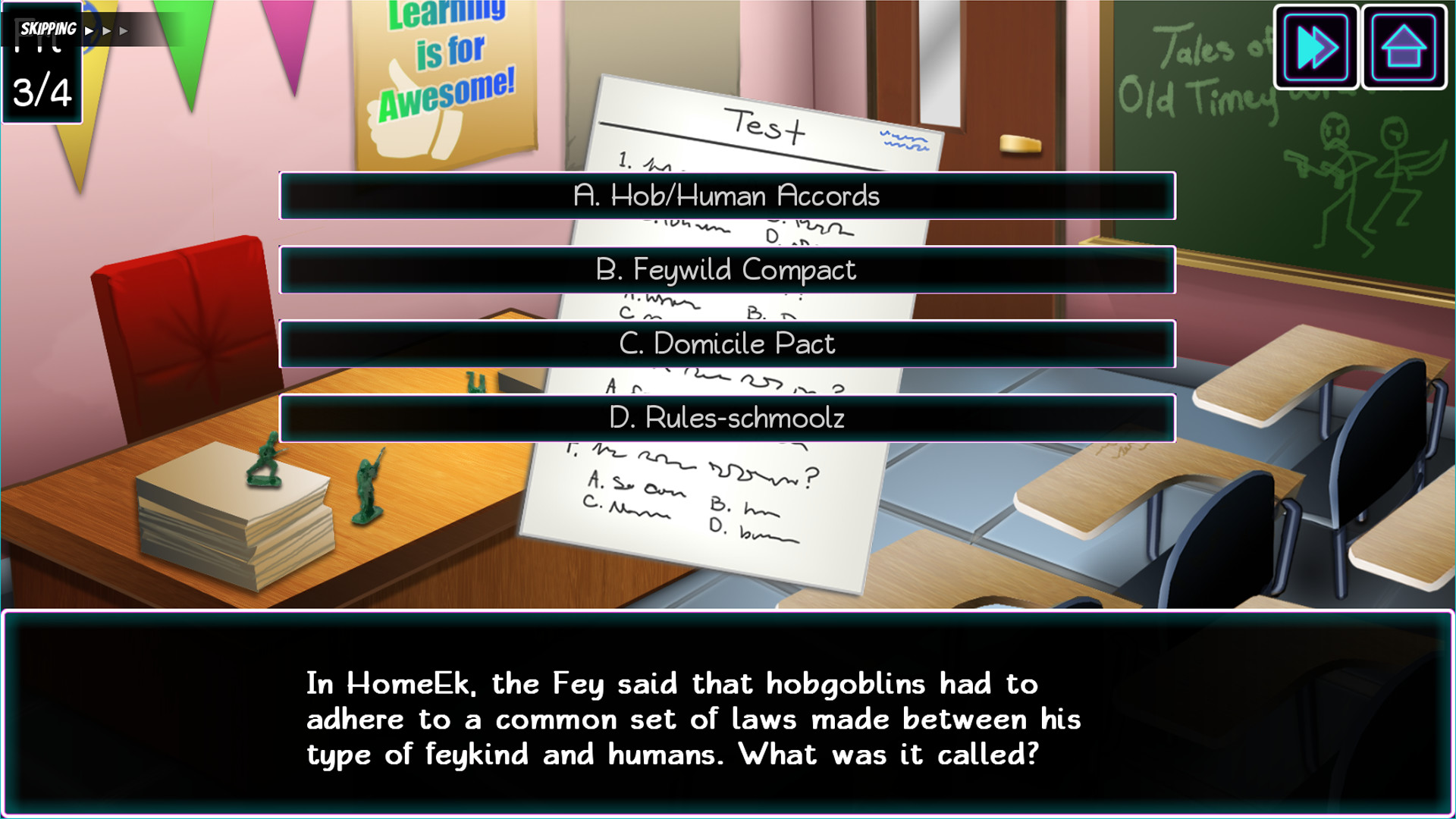
Task: Click the playback arrows beside SKIPPING
Action: pos(106,29)
